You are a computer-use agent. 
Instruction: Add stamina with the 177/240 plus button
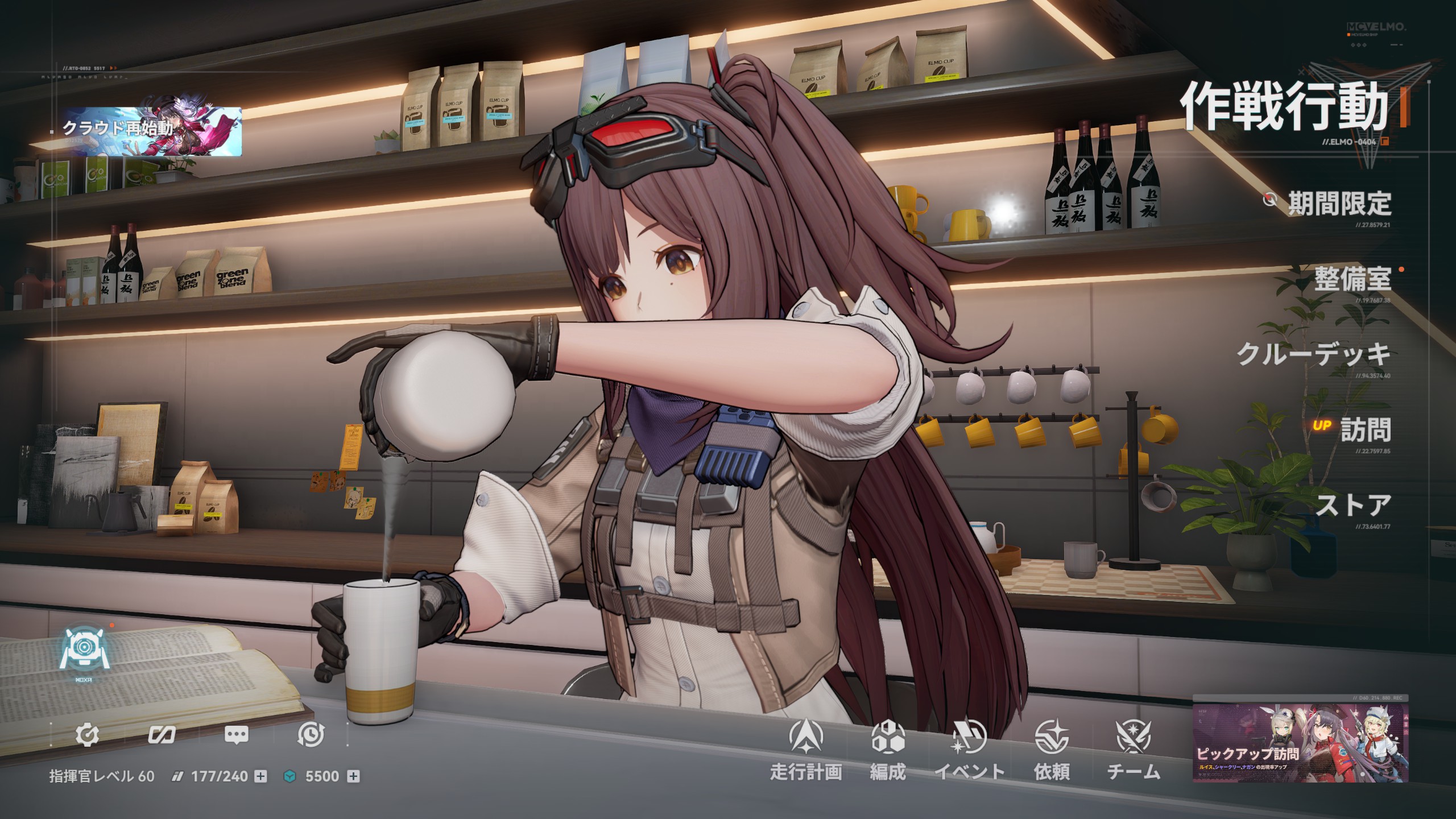point(260,776)
